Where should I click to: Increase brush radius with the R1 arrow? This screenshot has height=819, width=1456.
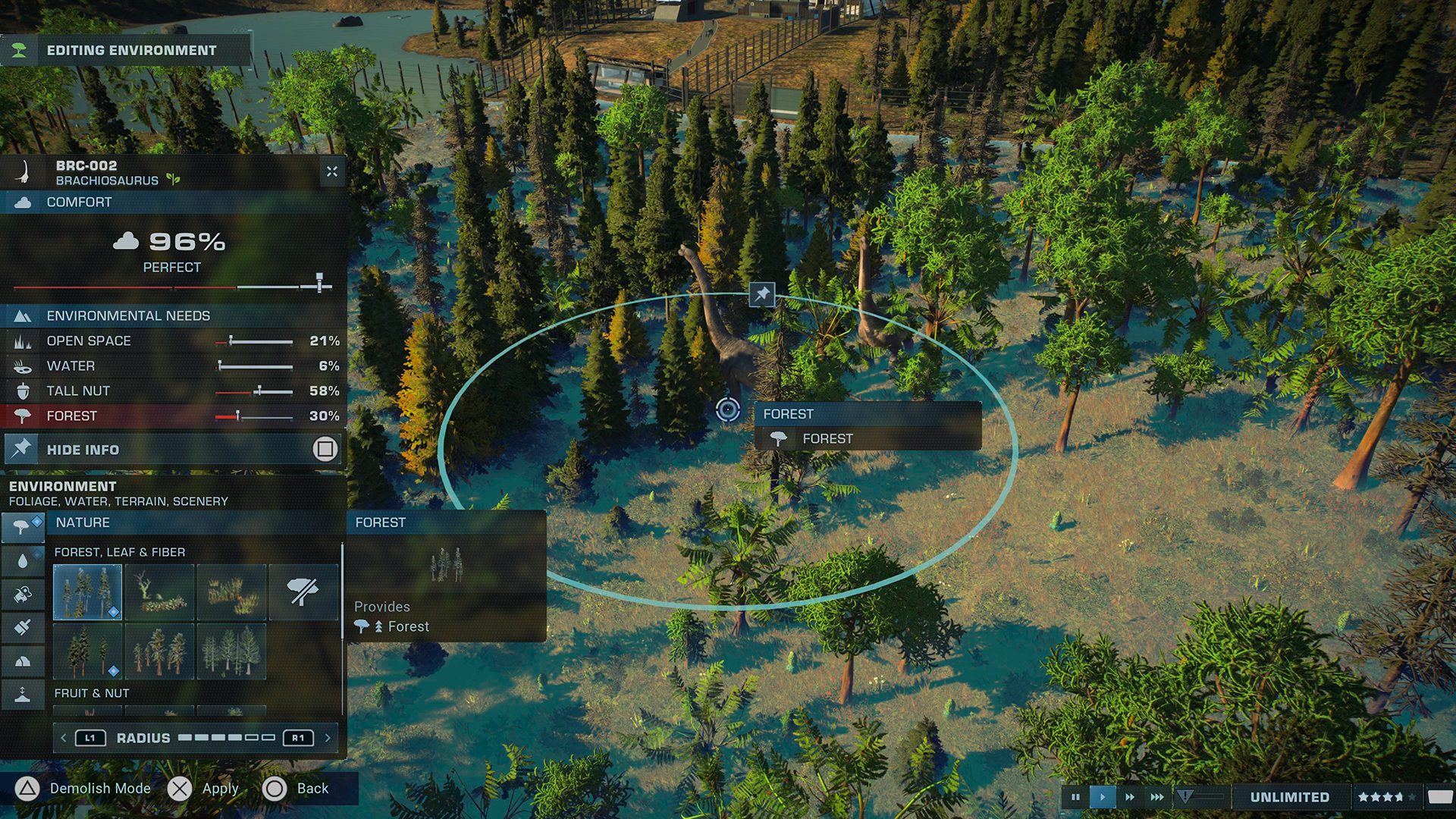pos(298,736)
